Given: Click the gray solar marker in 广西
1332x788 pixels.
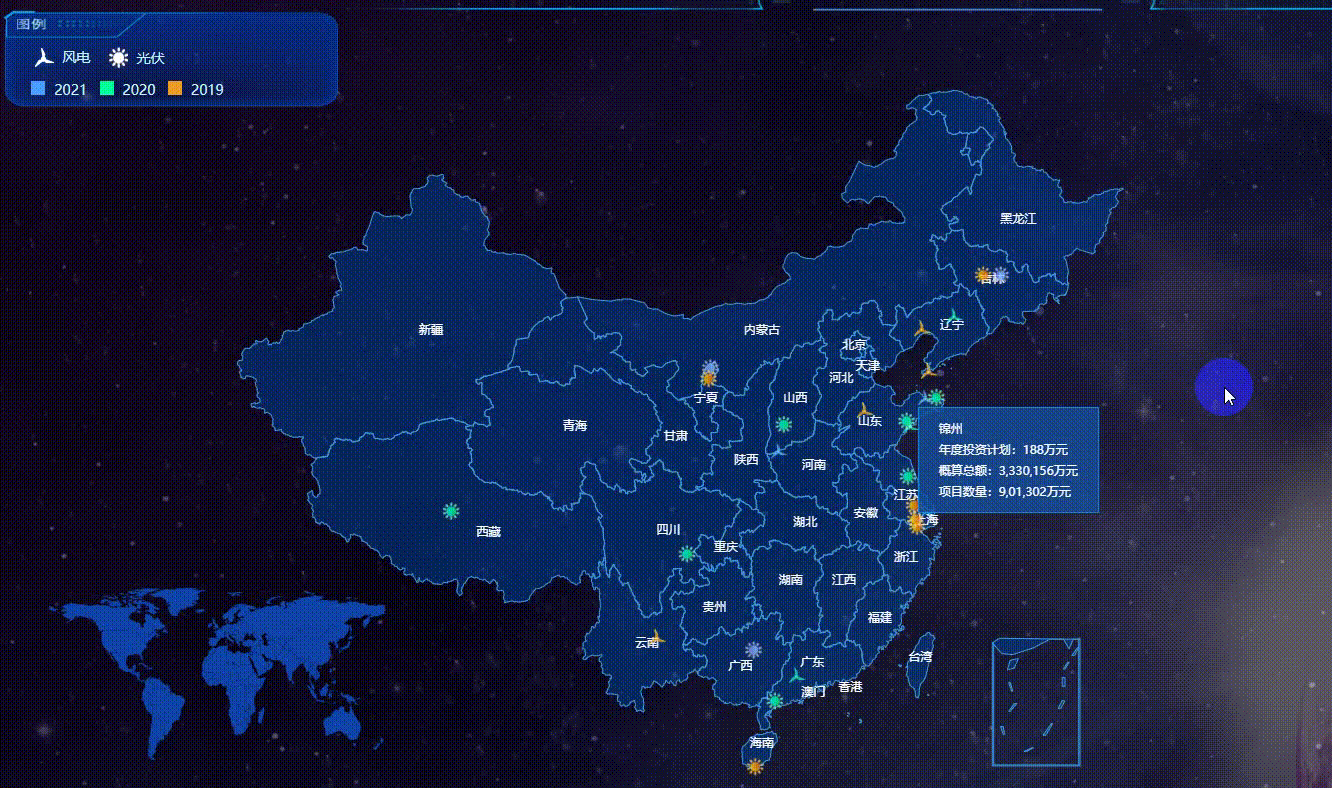Looking at the screenshot, I should click(x=755, y=648).
